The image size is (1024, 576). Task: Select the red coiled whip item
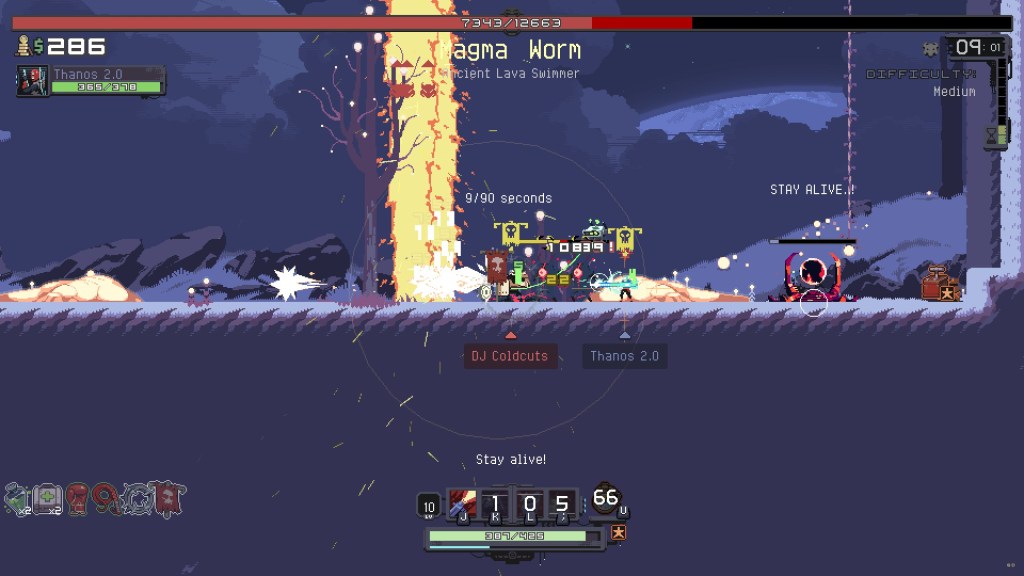(108, 496)
